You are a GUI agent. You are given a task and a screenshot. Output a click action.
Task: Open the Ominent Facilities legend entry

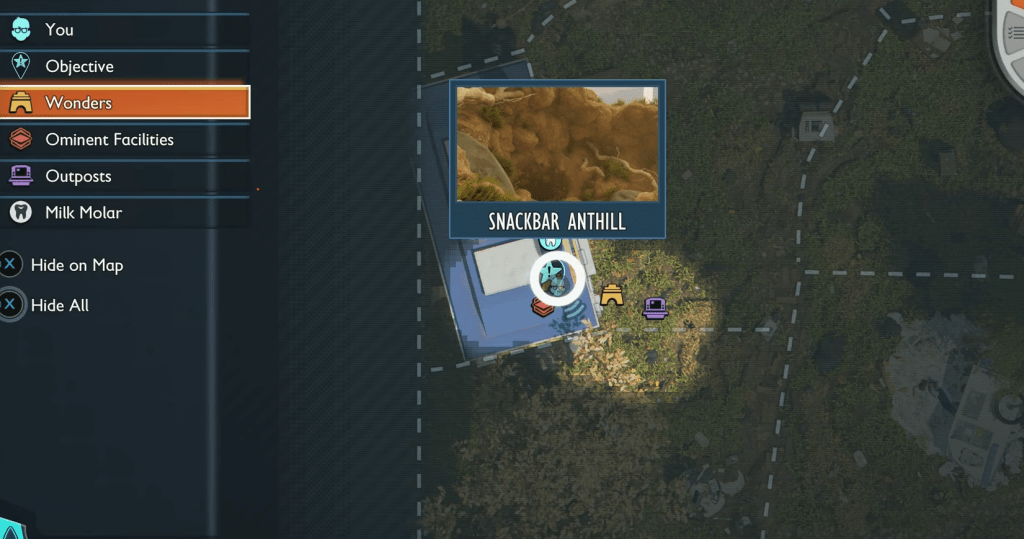[x=109, y=140]
